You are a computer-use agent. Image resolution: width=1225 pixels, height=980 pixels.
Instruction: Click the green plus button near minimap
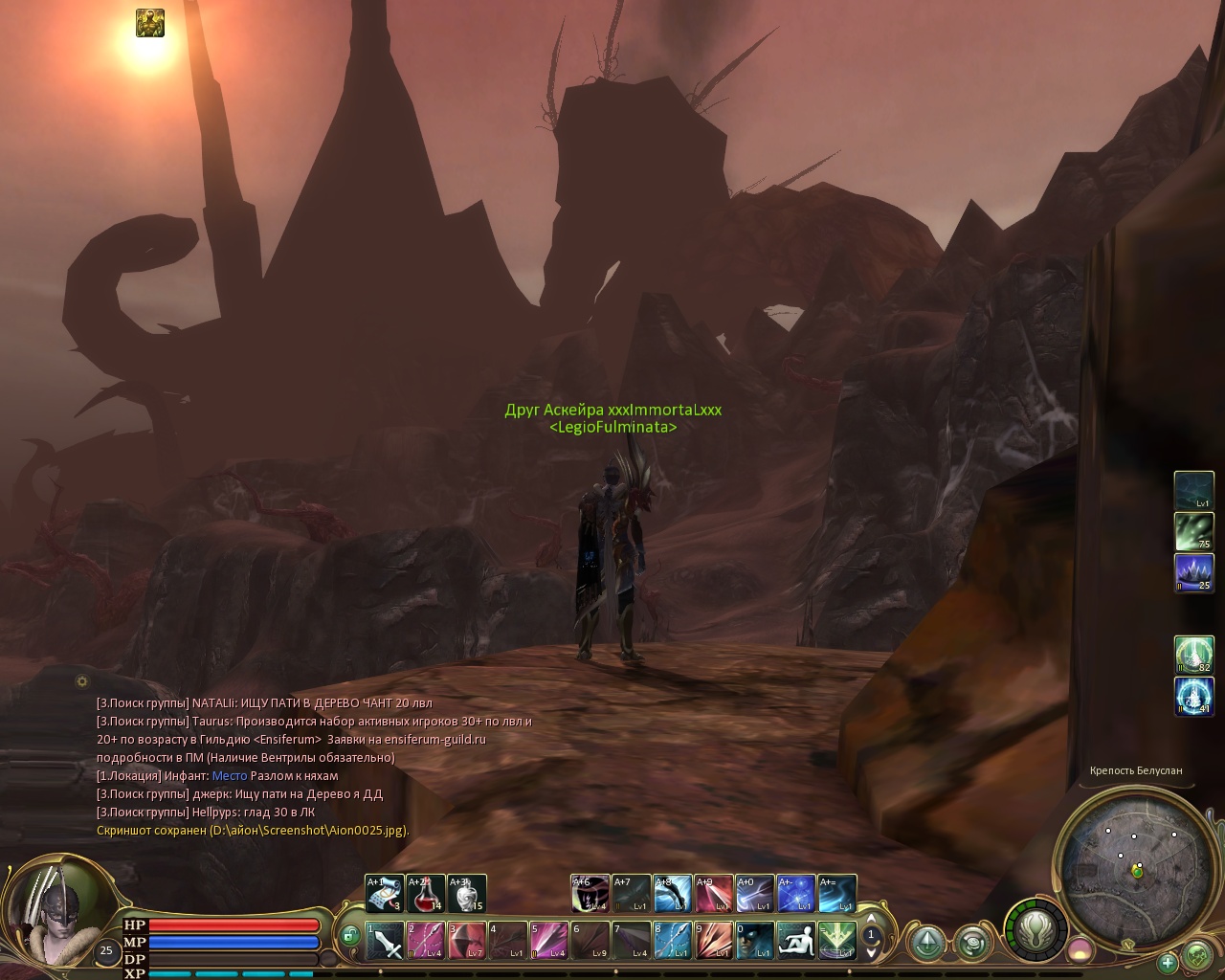click(1167, 962)
